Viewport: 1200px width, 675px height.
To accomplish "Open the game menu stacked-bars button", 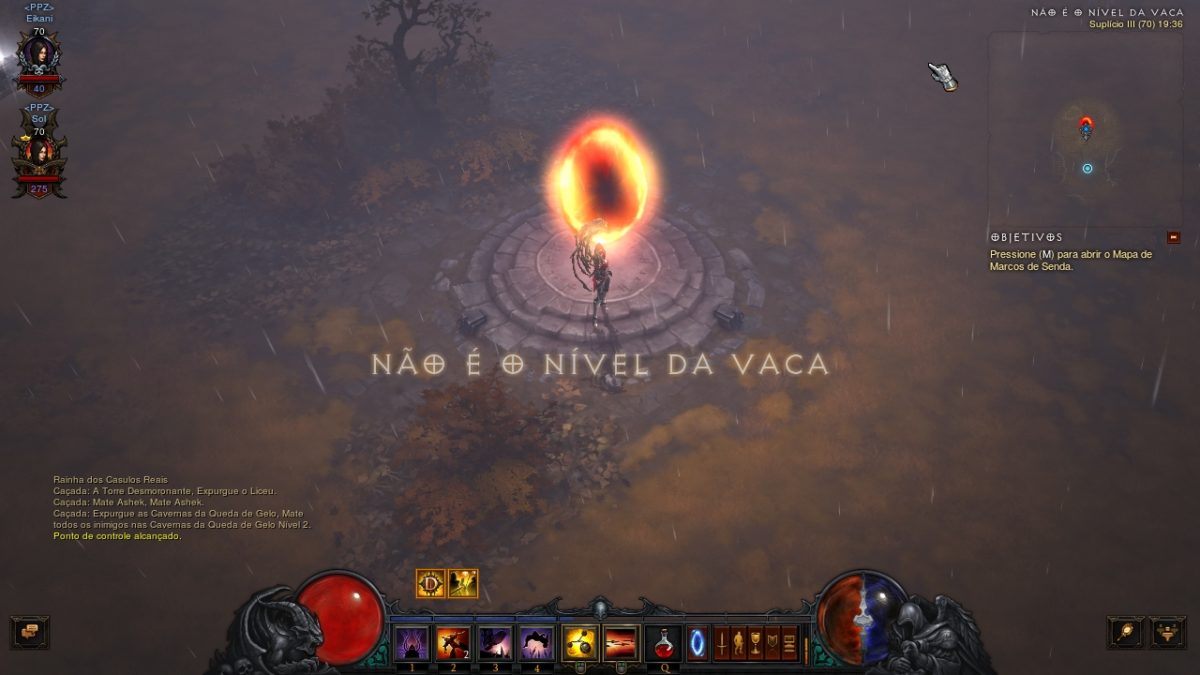I will pos(789,643).
